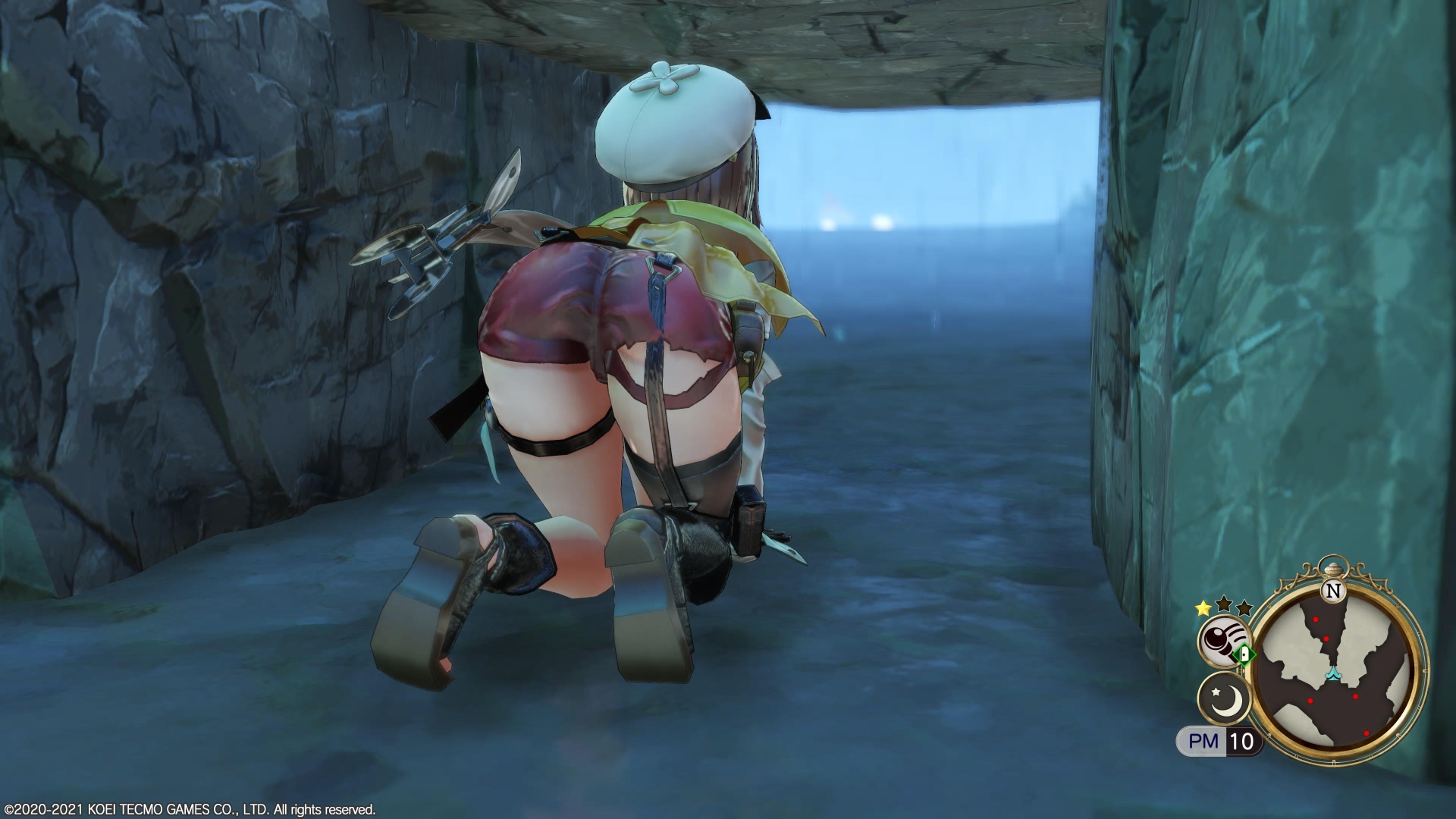Click the topmost red dot on the minimap

click(1316, 619)
